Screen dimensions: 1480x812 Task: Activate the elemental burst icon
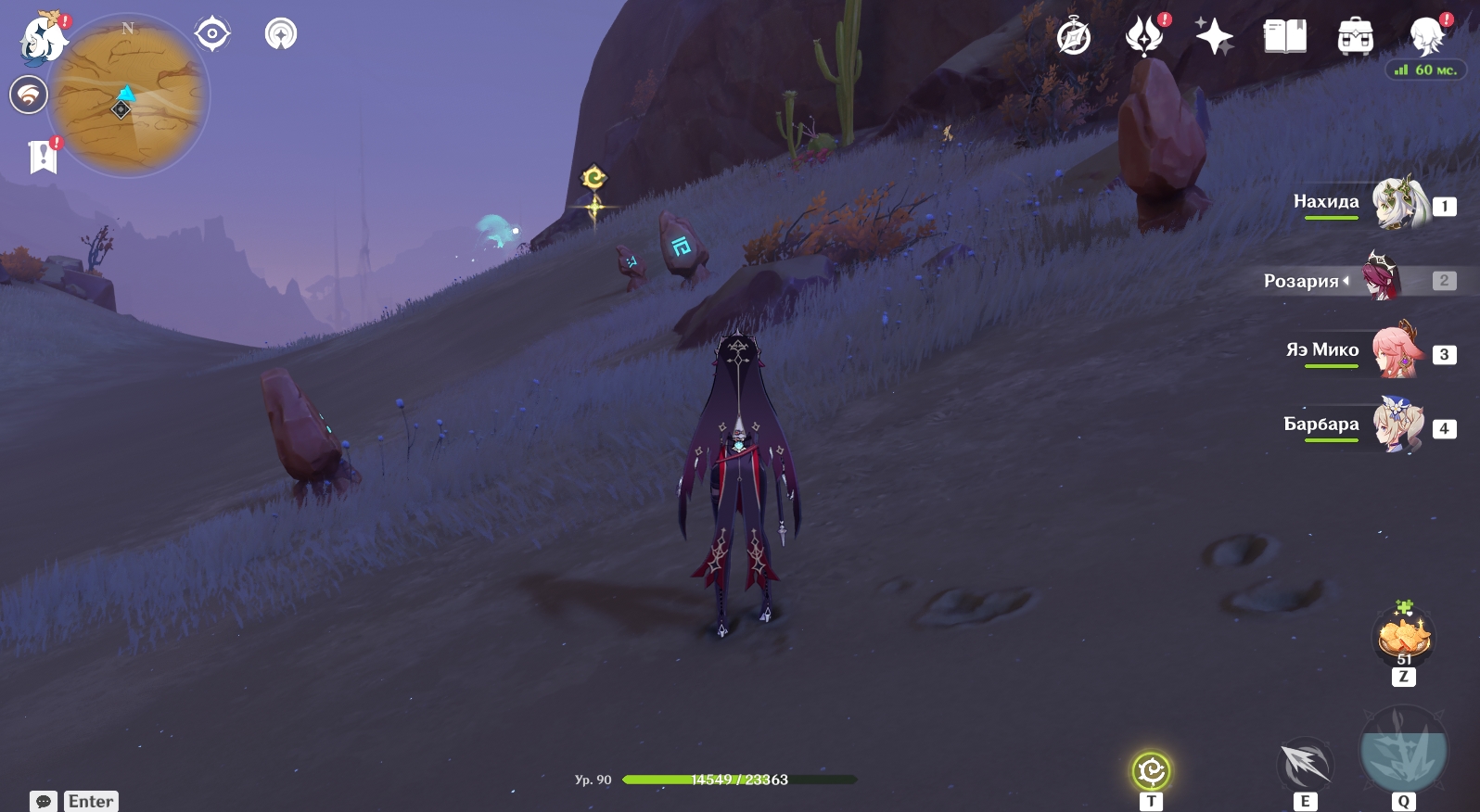coord(1403,751)
